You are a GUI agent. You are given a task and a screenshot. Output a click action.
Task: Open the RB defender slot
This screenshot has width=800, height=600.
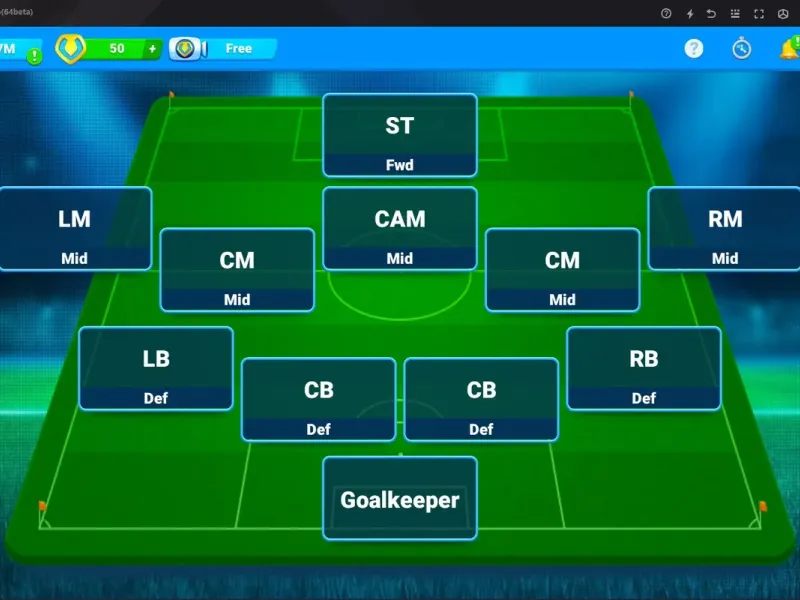[x=644, y=368]
